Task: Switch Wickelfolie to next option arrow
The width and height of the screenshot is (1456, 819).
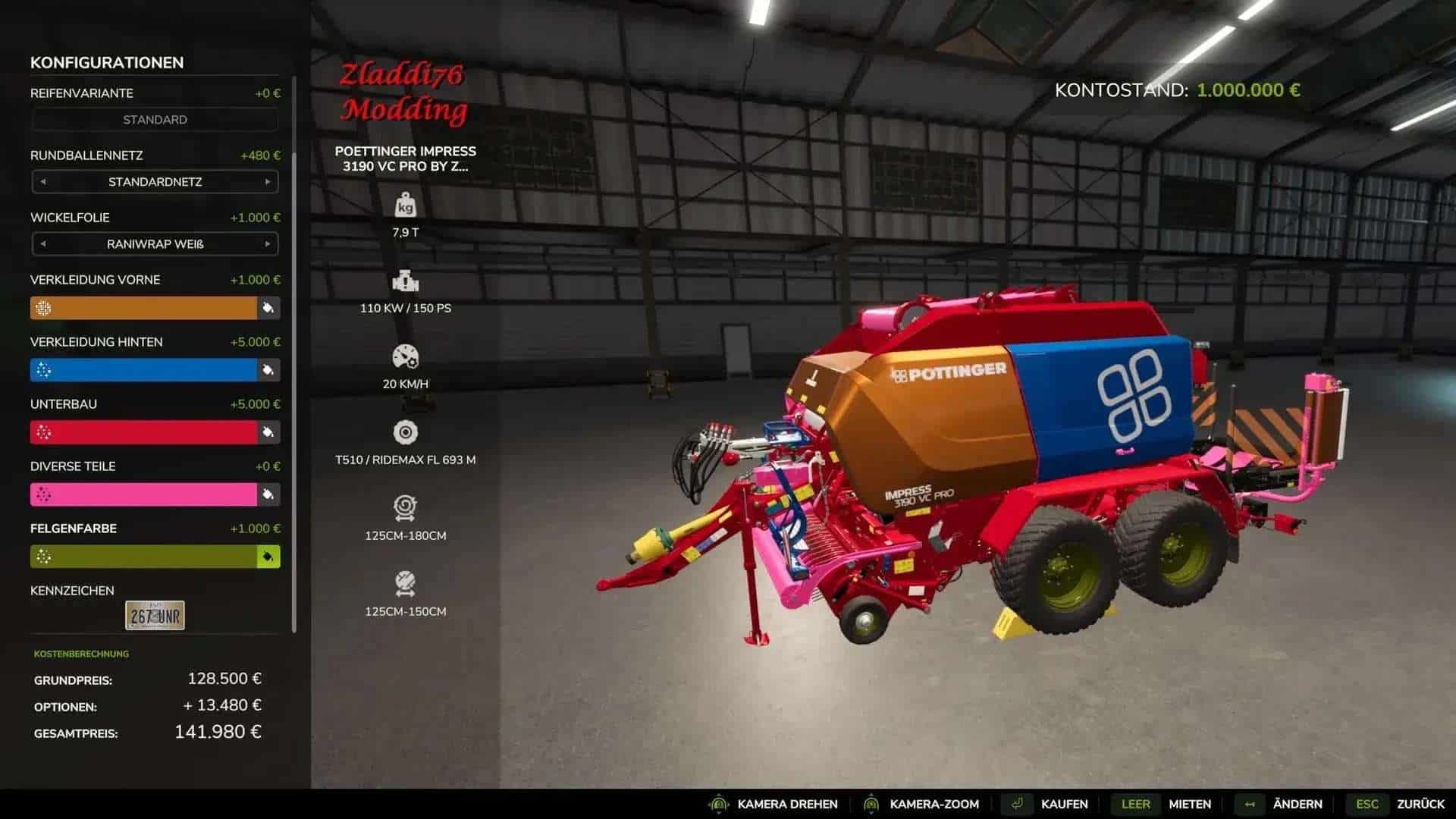Action: 268,244
